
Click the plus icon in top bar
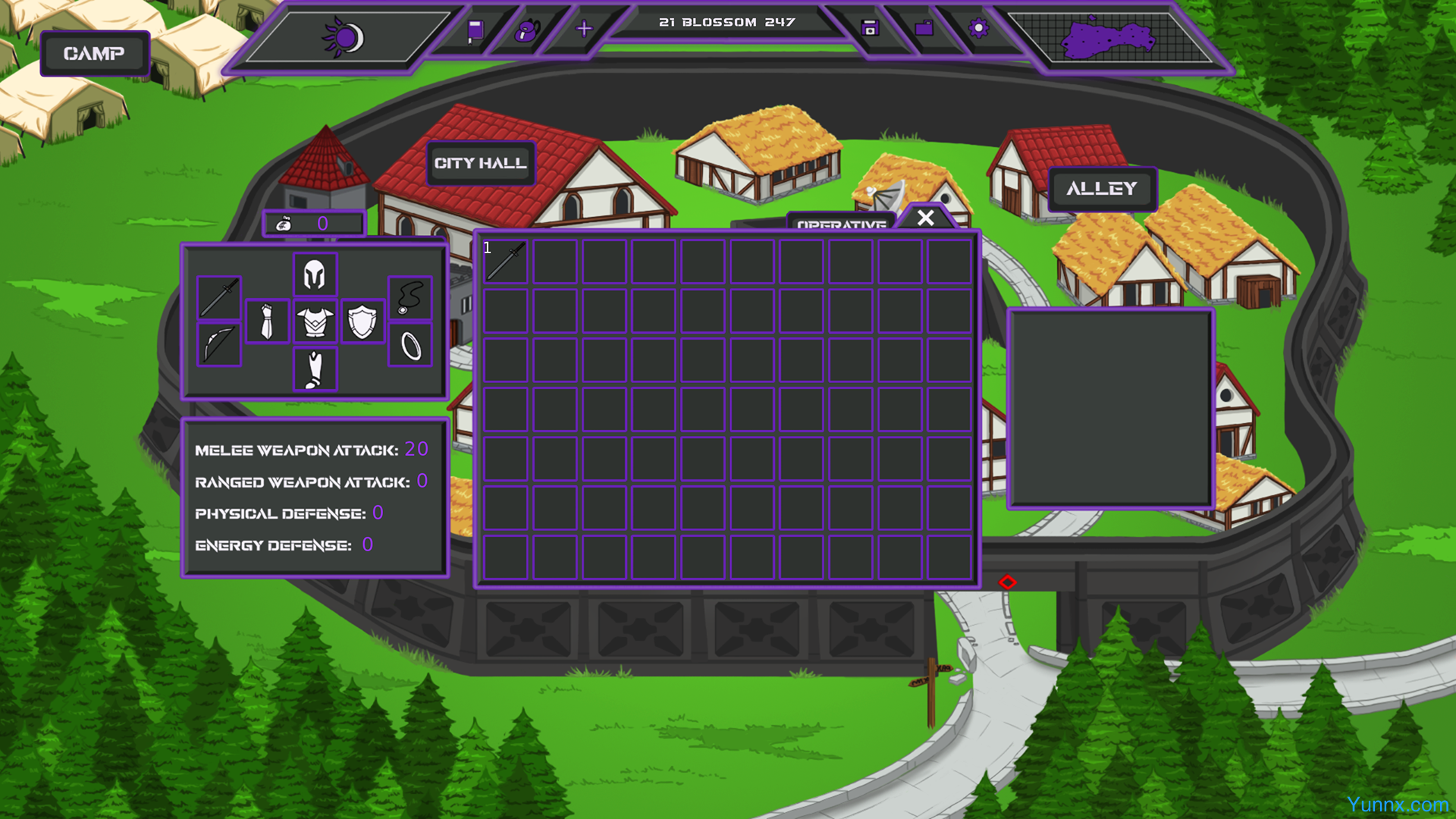coord(584,30)
